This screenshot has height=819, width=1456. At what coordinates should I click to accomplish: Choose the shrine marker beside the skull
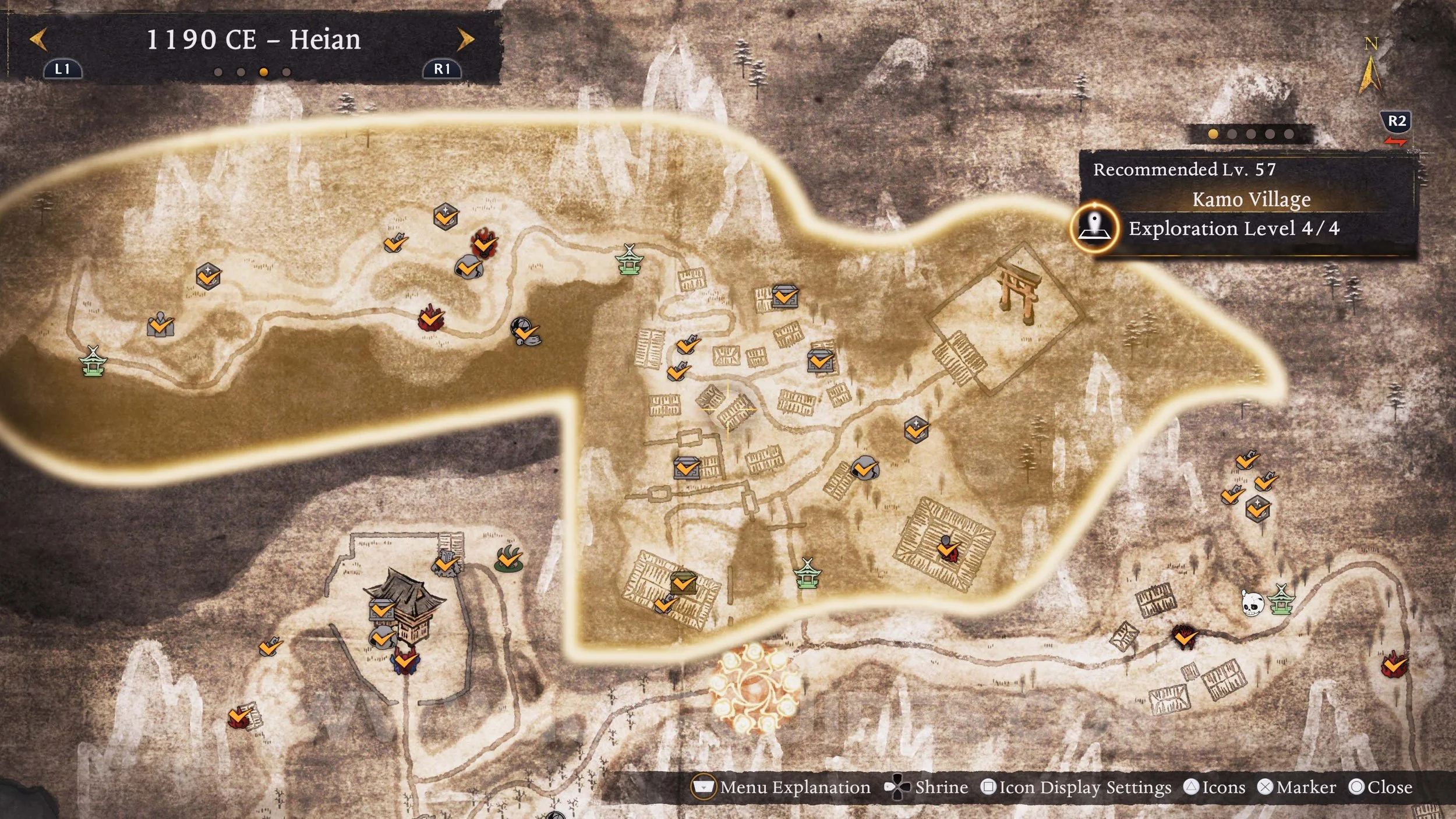[x=1281, y=599]
